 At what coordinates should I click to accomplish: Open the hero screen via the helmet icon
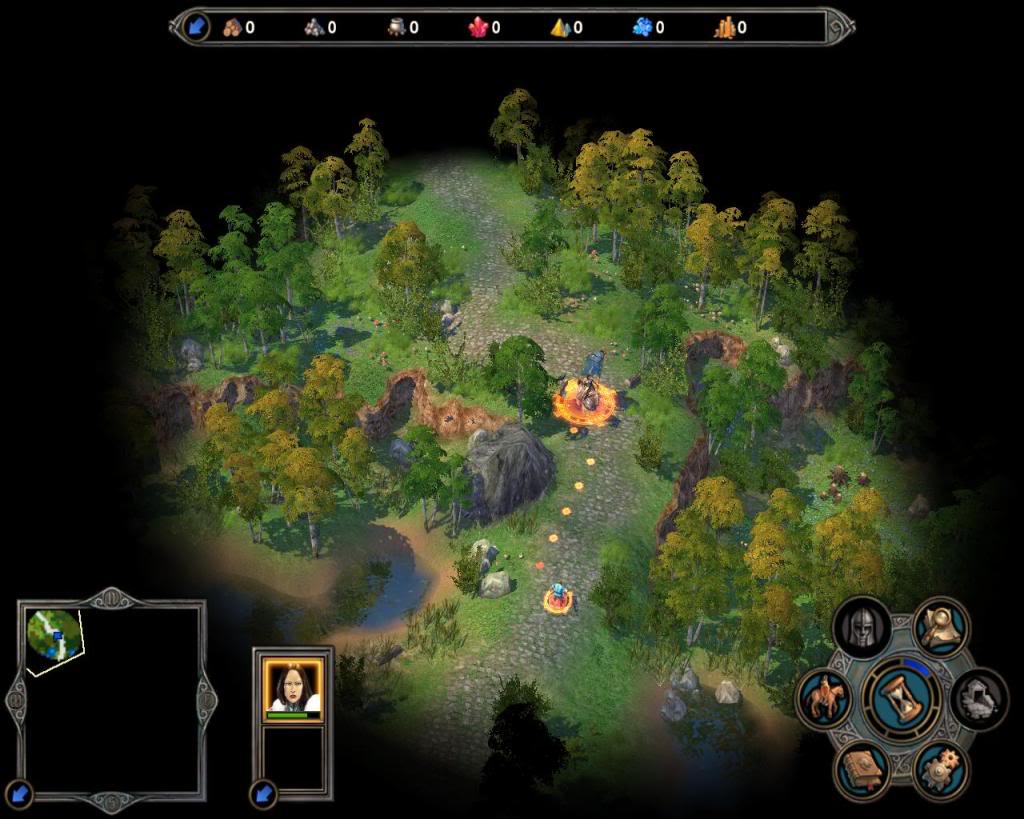point(862,628)
